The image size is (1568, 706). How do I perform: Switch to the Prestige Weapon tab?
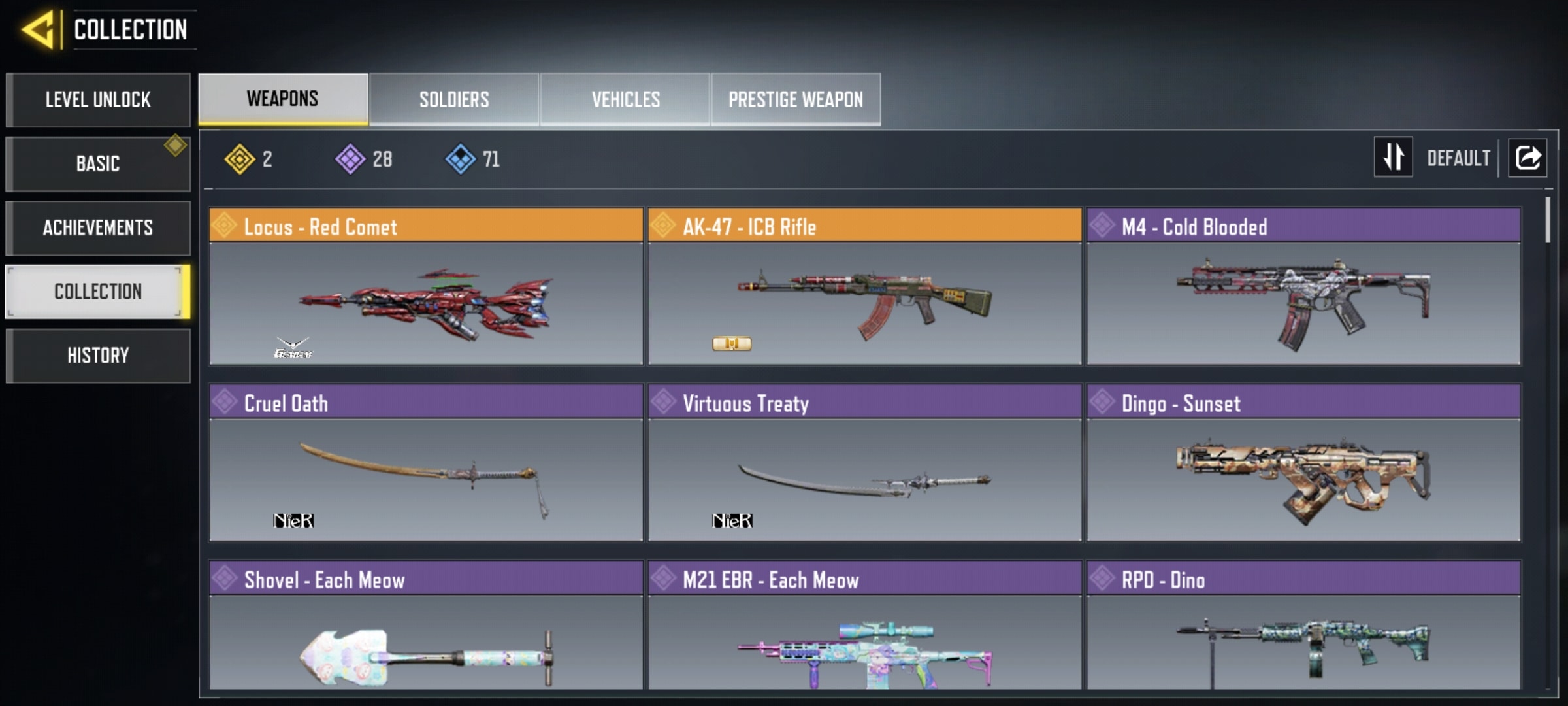[x=796, y=99]
